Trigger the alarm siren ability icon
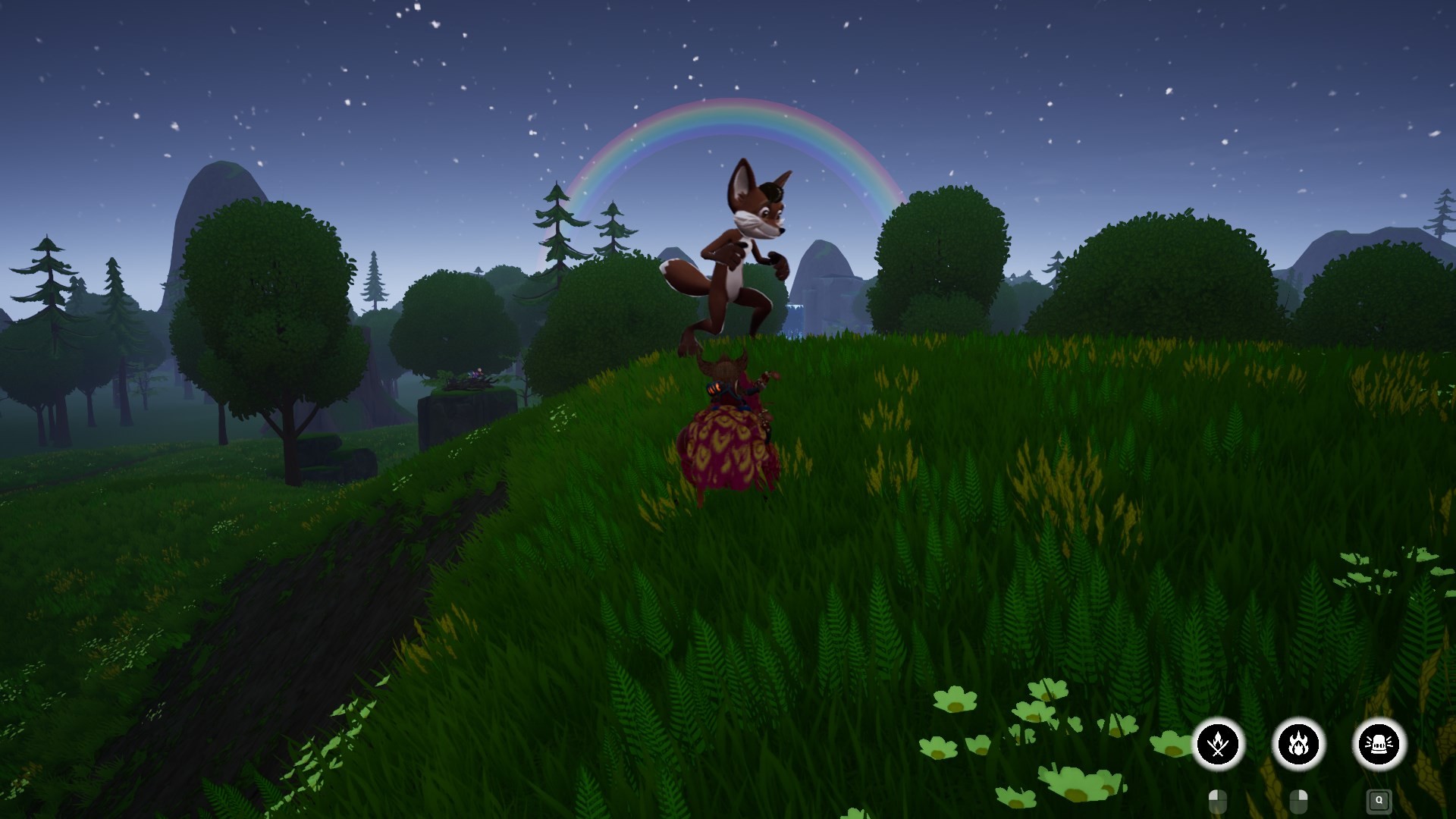 pyautogui.click(x=1379, y=745)
